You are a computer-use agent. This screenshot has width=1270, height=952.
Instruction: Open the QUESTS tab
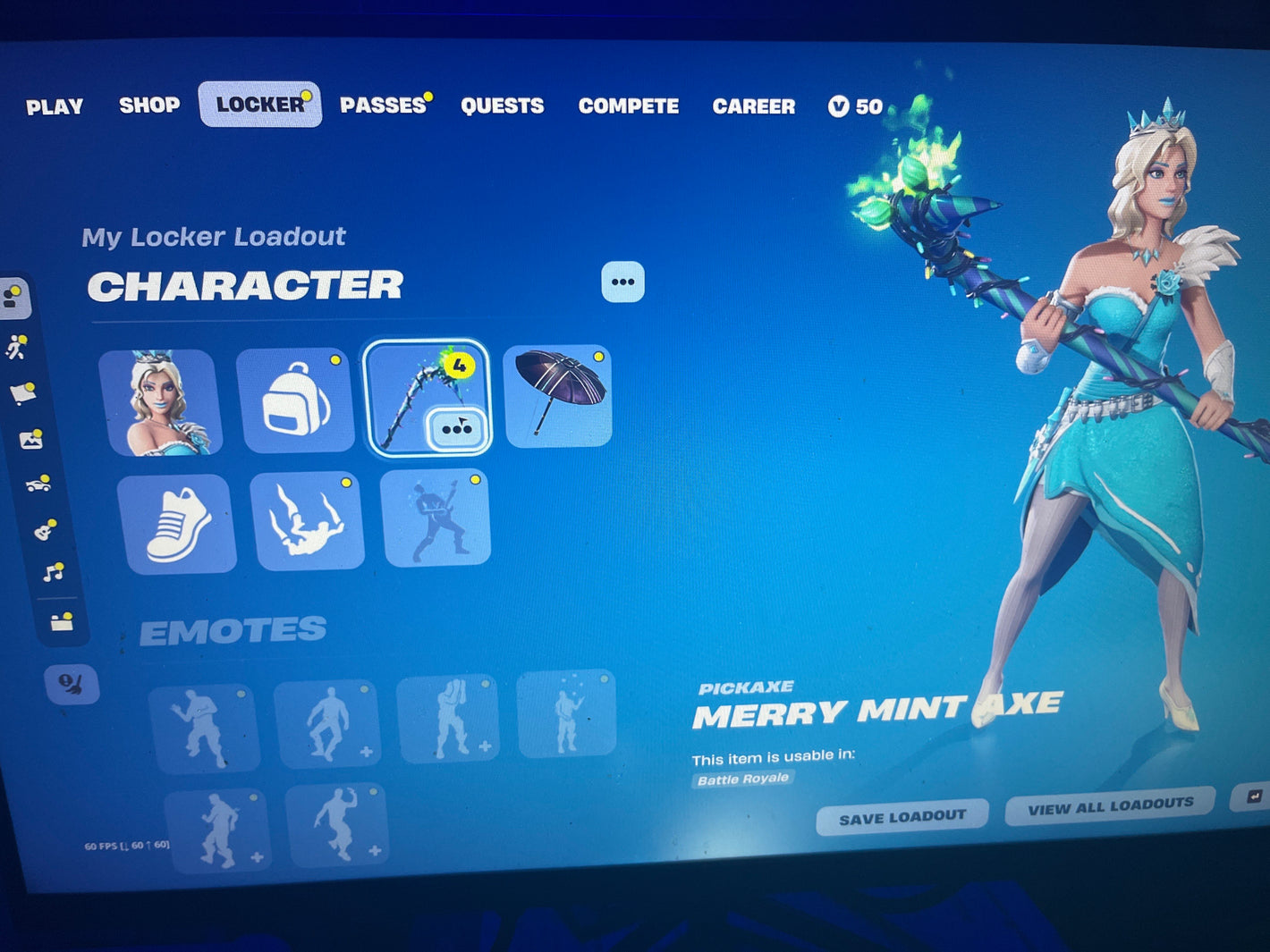[502, 106]
